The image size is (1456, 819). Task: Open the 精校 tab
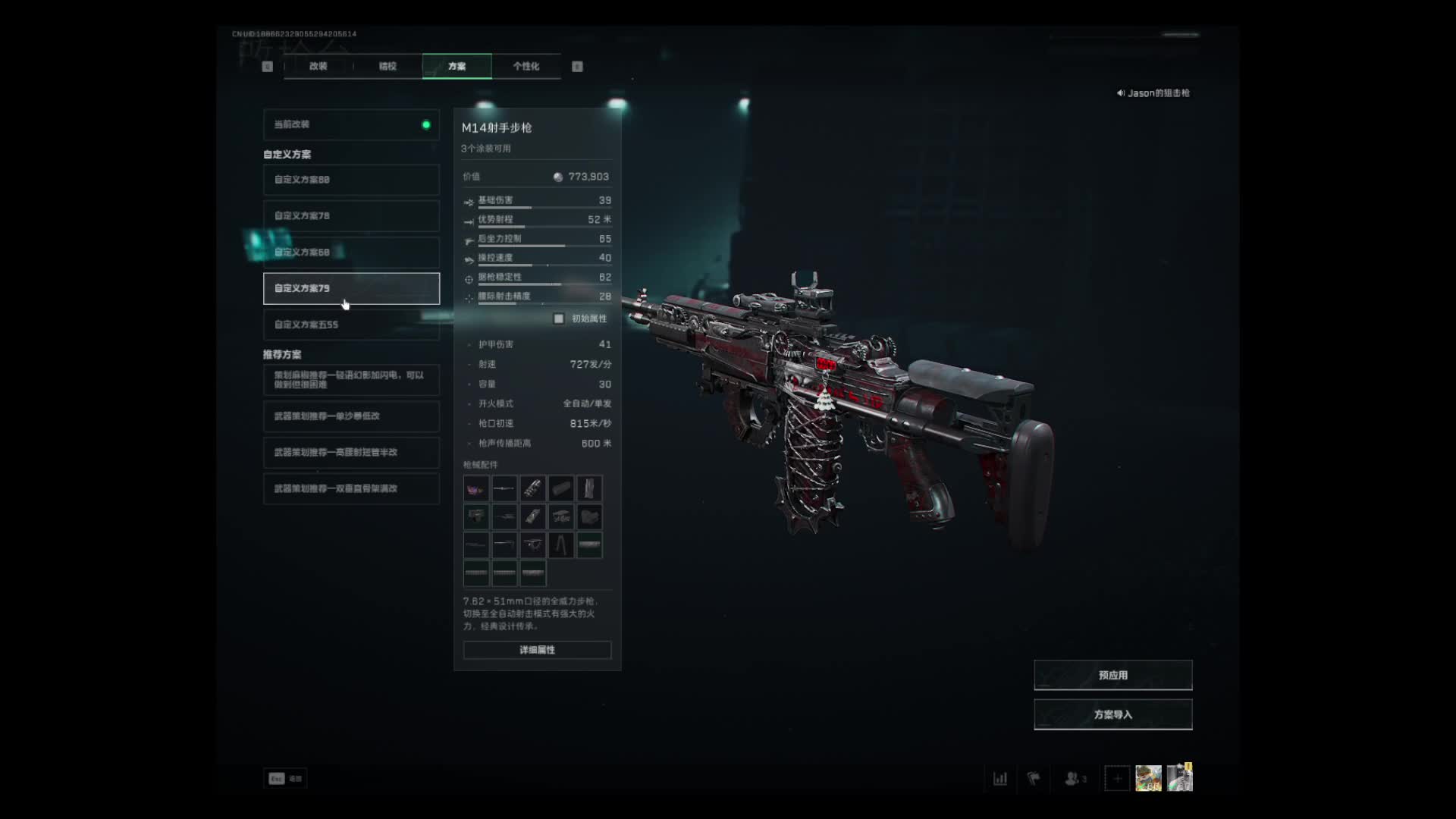[x=388, y=67]
